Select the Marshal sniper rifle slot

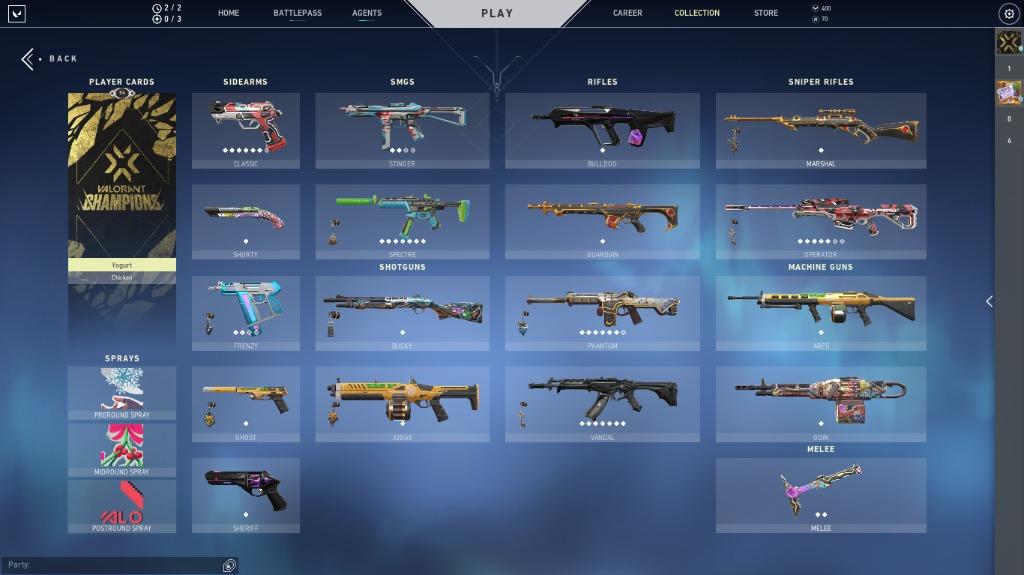(820, 130)
